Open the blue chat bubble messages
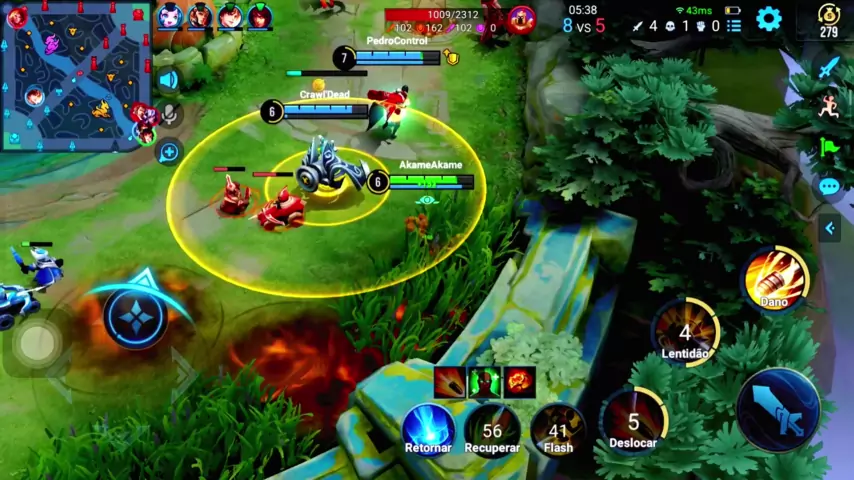Viewport: 854px width, 480px height. point(829,186)
